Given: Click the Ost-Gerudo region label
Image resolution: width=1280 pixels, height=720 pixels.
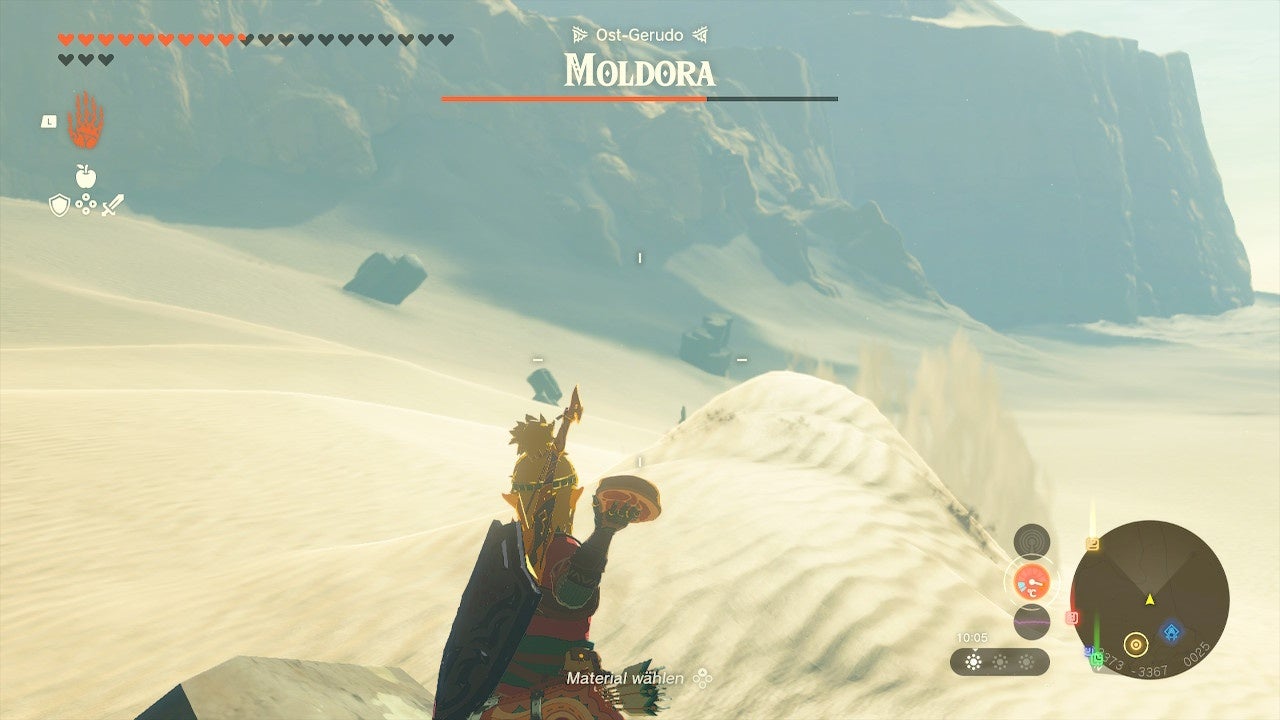Looking at the screenshot, I should pos(640,33).
